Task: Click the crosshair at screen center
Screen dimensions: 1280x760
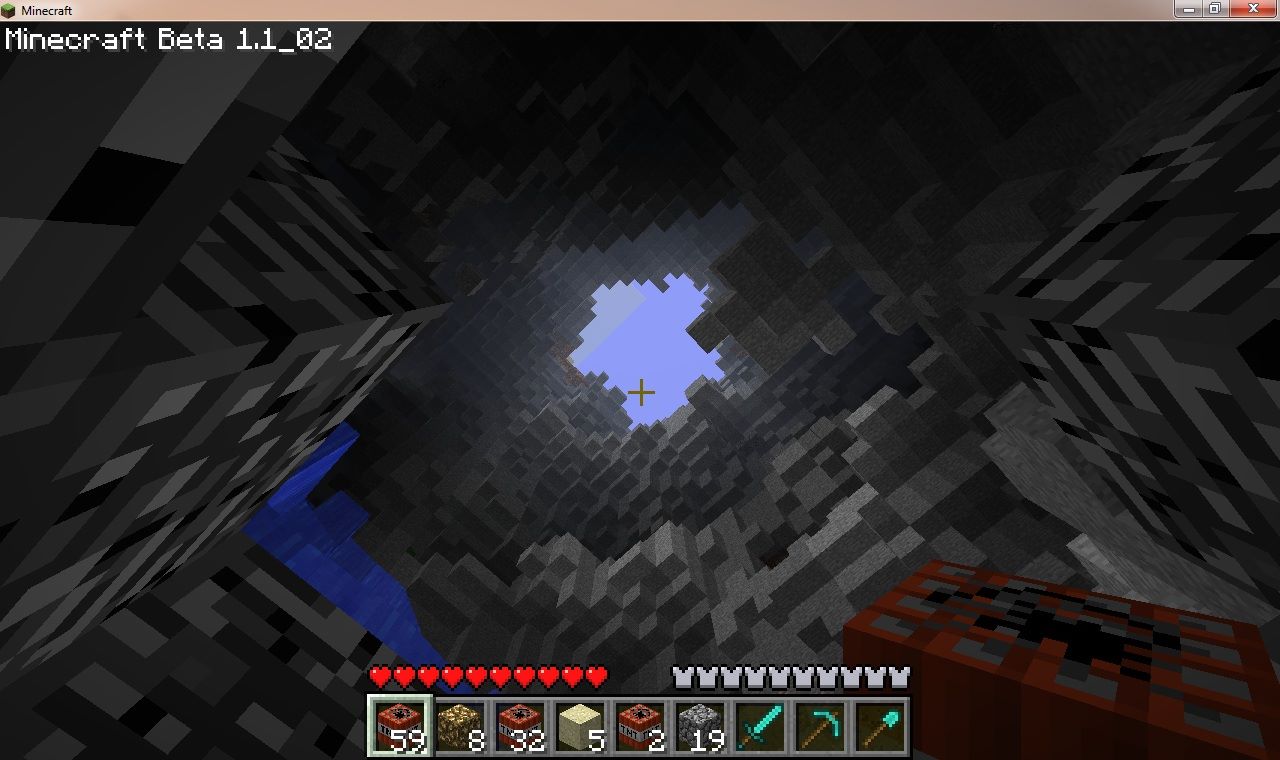Action: point(643,392)
